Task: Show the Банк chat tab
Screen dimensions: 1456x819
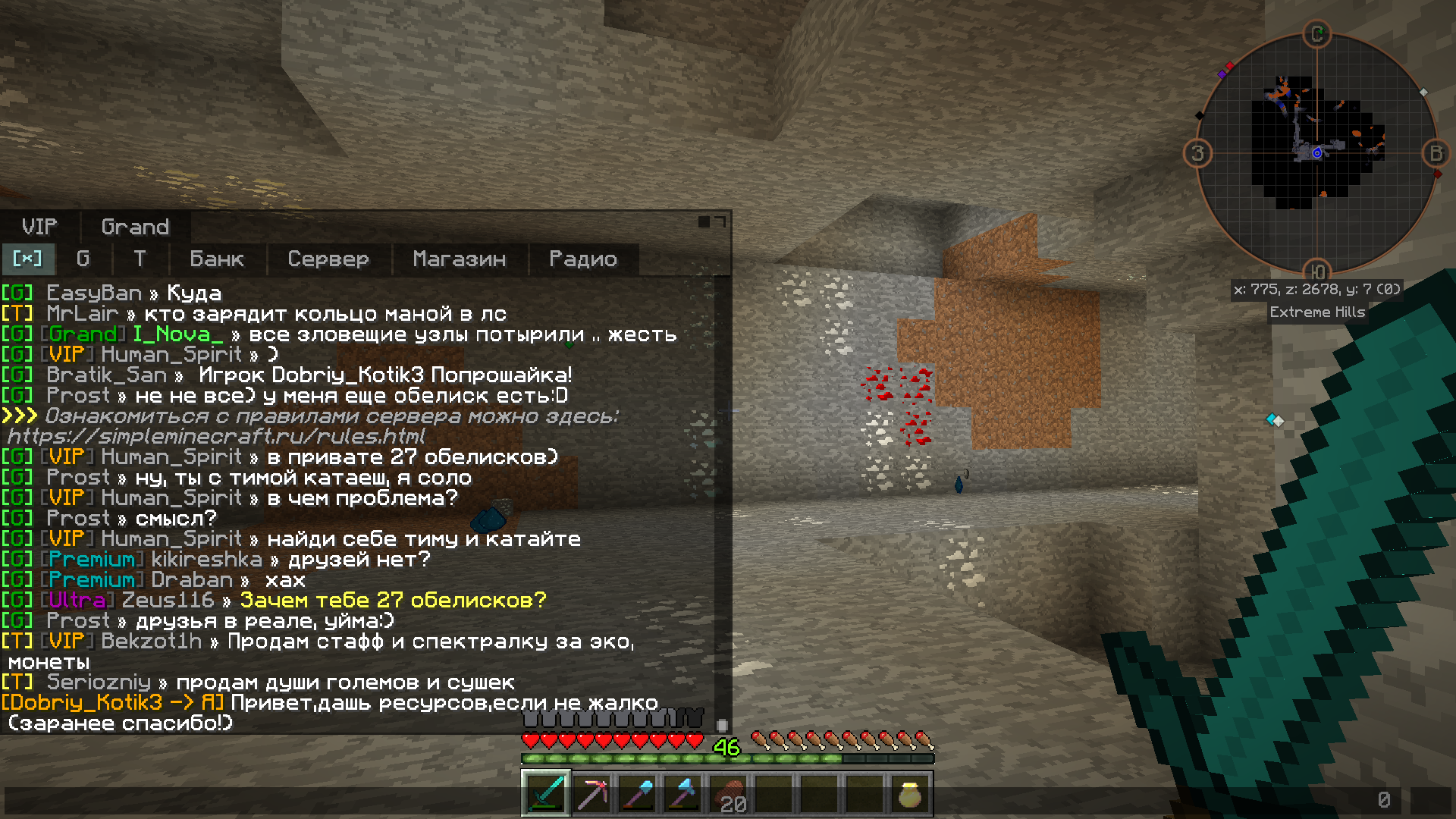Action: [x=217, y=259]
